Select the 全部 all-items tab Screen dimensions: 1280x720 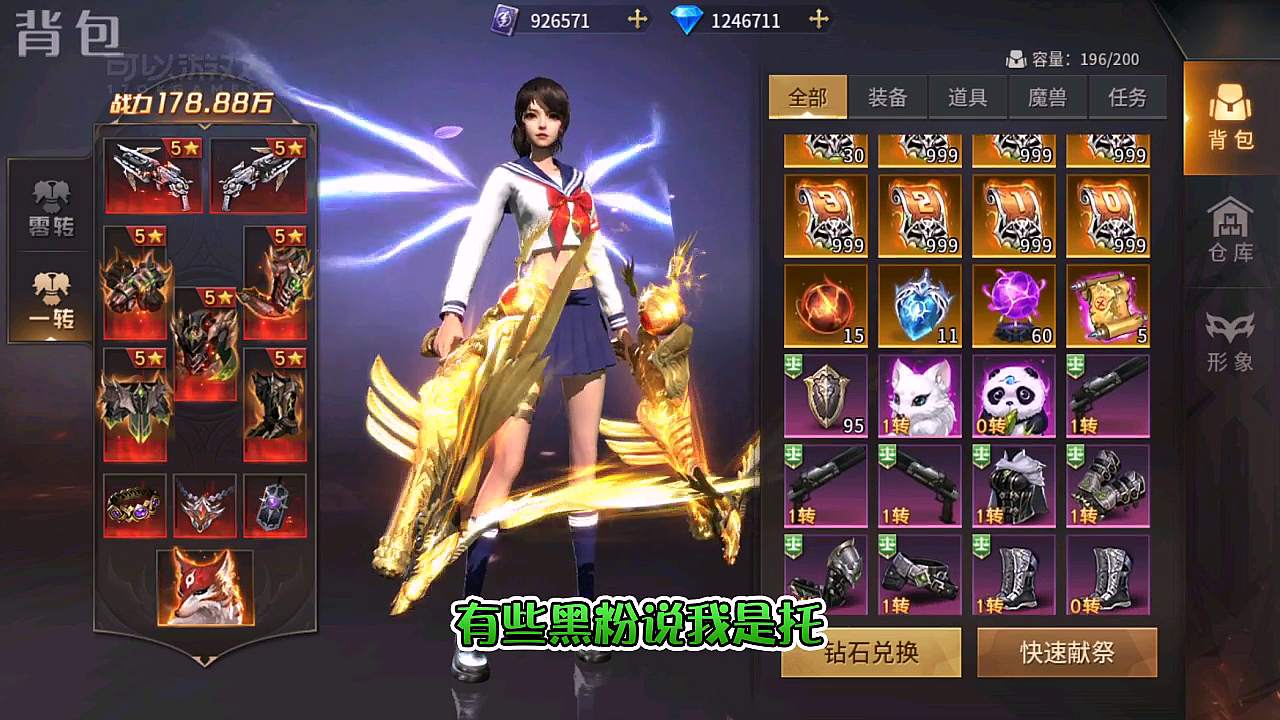808,97
